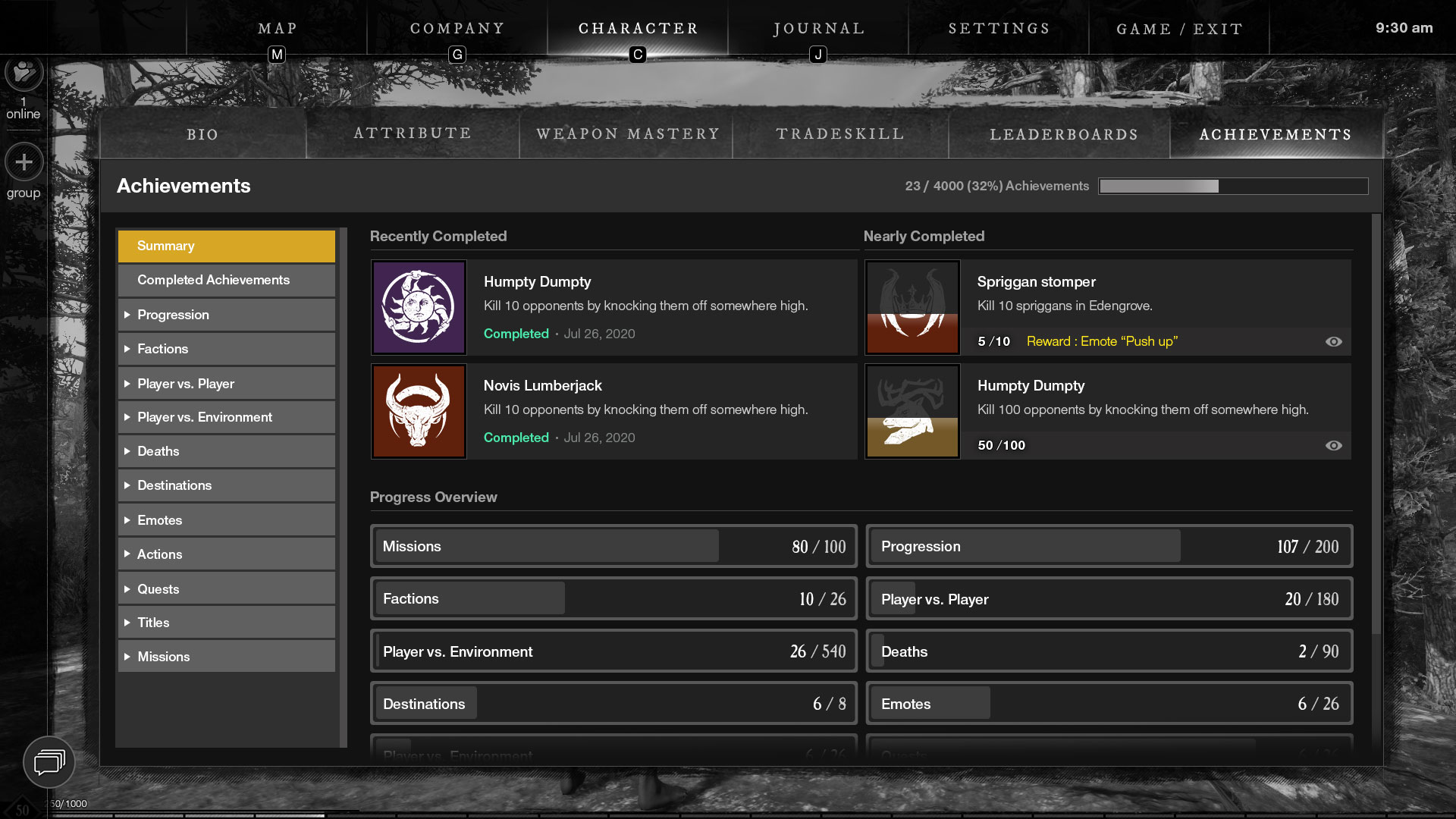This screenshot has width=1456, height=819.
Task: Go to the Settings menu
Action: (x=999, y=29)
